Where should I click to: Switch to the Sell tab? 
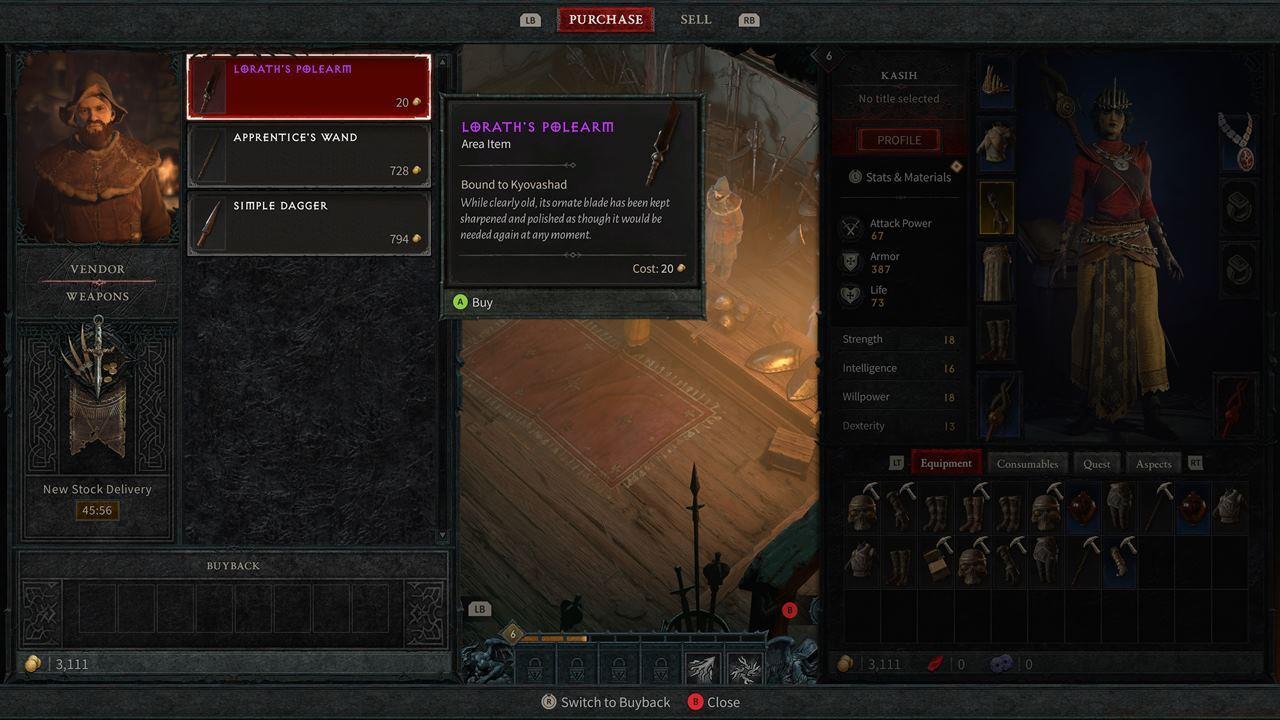(x=695, y=19)
